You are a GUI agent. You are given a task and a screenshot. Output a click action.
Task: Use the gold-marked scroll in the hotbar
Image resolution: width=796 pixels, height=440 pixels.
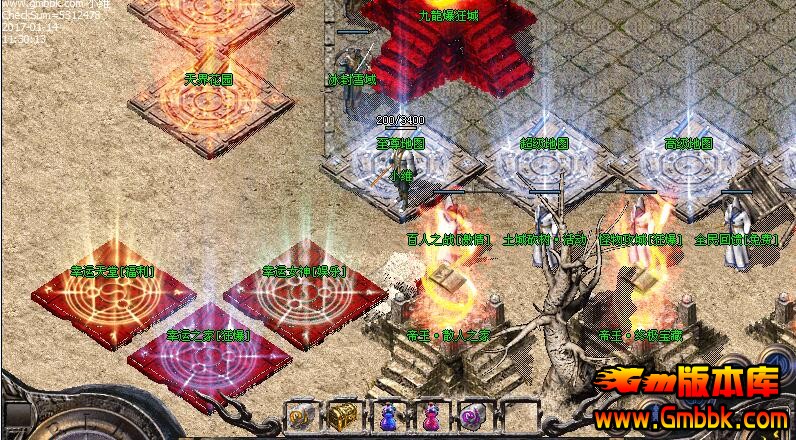(302, 417)
